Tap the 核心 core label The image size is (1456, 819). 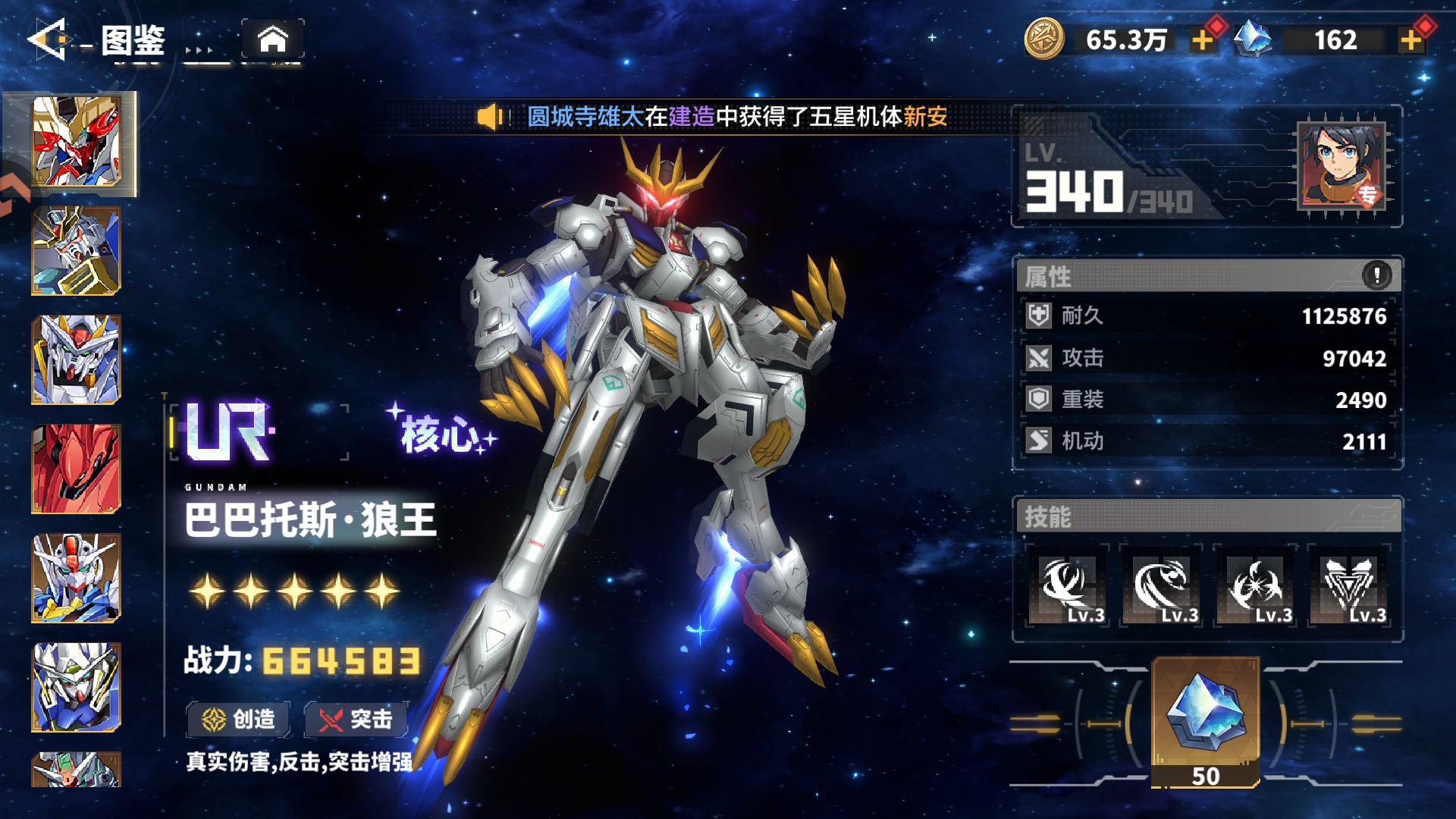click(441, 433)
